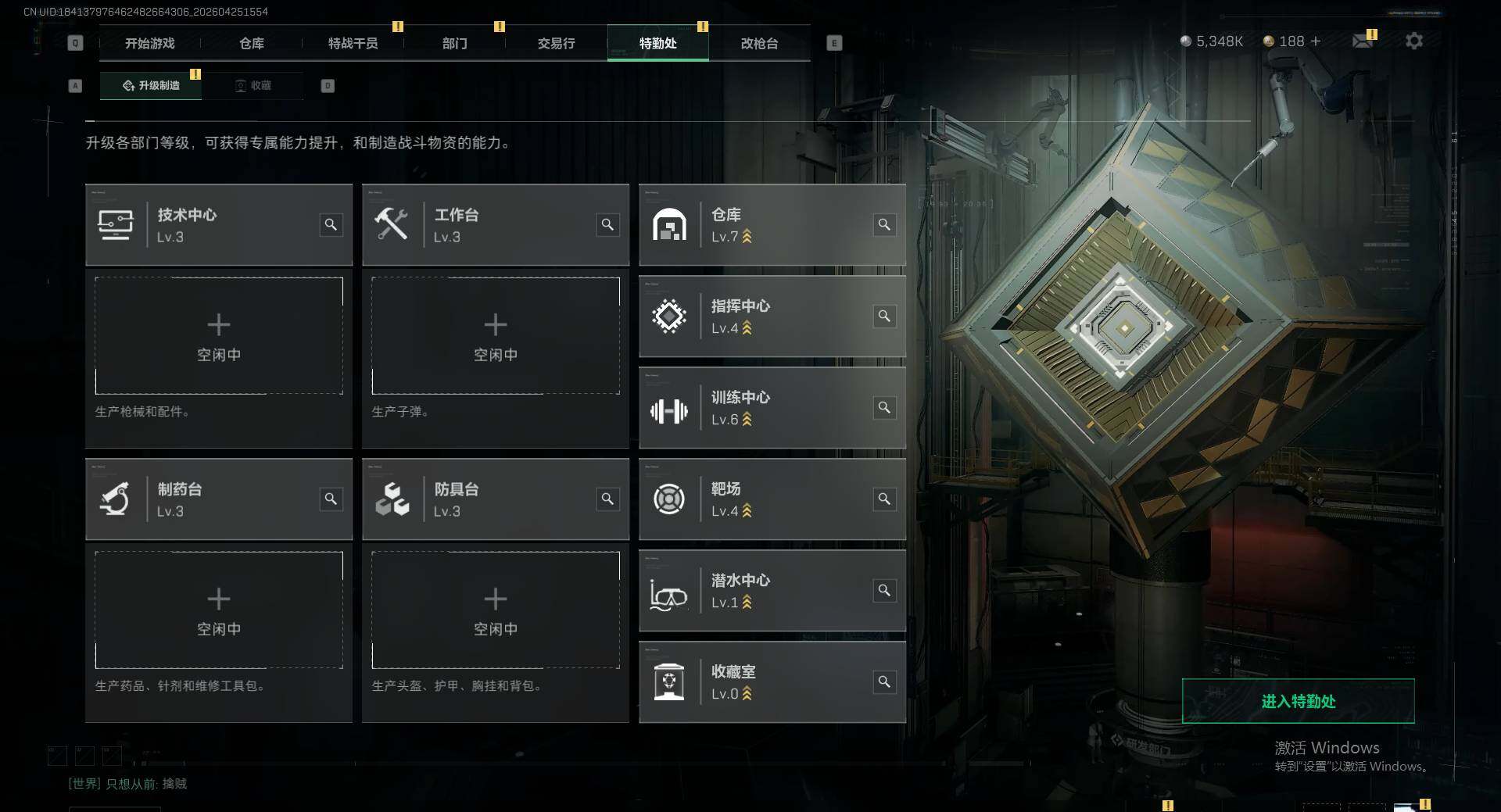Image resolution: width=1501 pixels, height=812 pixels.
Task: Open the settings gear icon
Action: click(x=1413, y=41)
